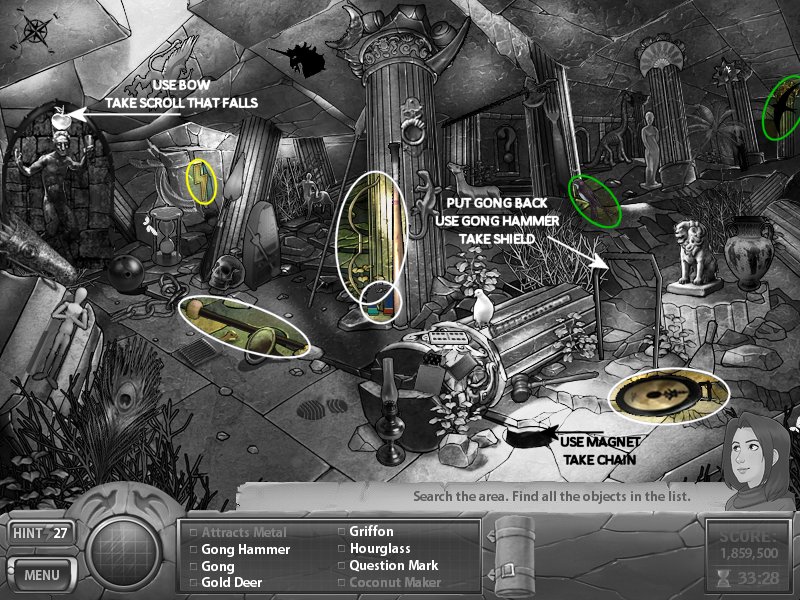Select the Coconut Maker list entry
The width and height of the screenshot is (800, 600).
point(394,582)
